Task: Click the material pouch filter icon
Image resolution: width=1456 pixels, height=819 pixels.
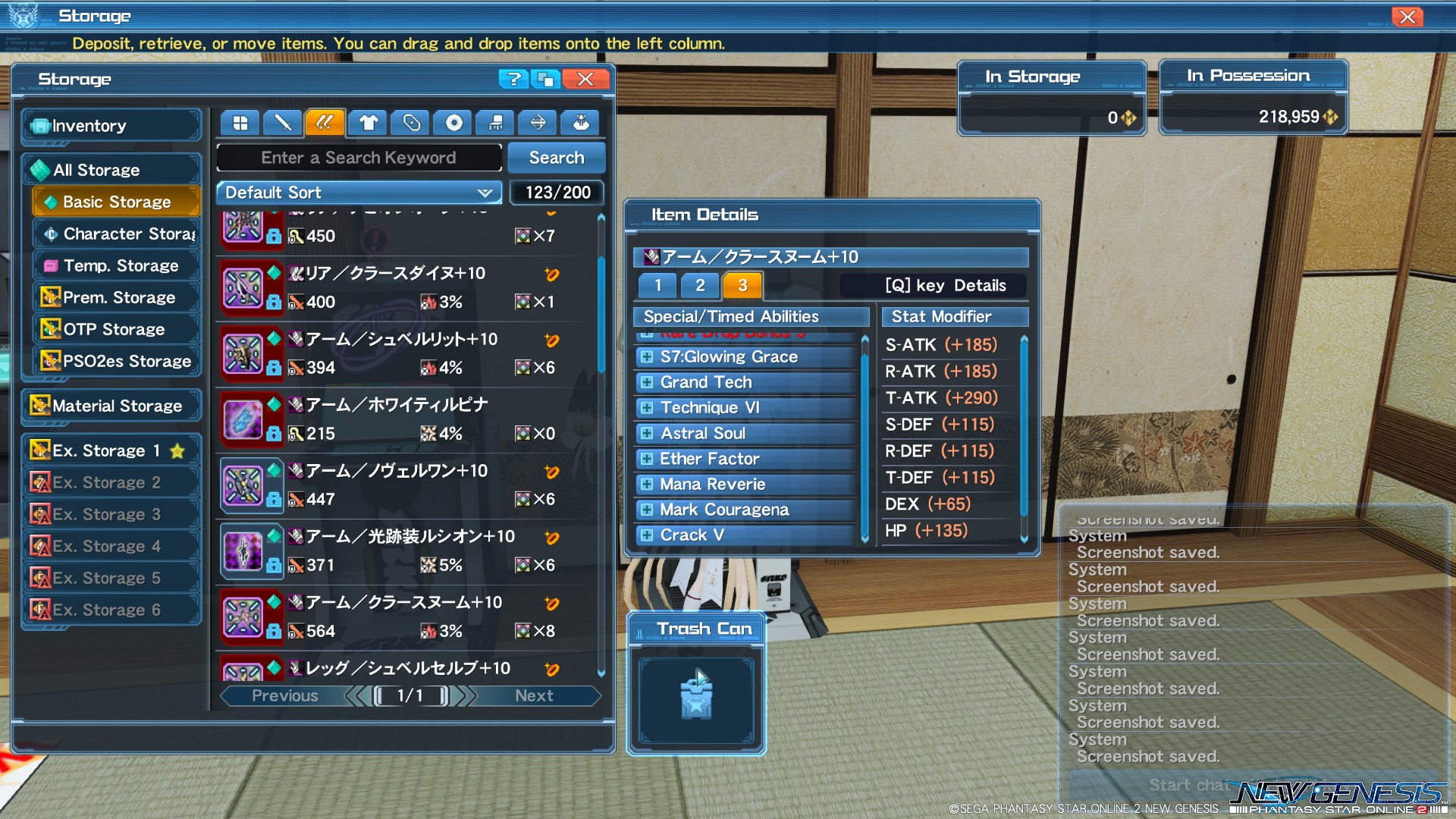Action: (x=579, y=123)
